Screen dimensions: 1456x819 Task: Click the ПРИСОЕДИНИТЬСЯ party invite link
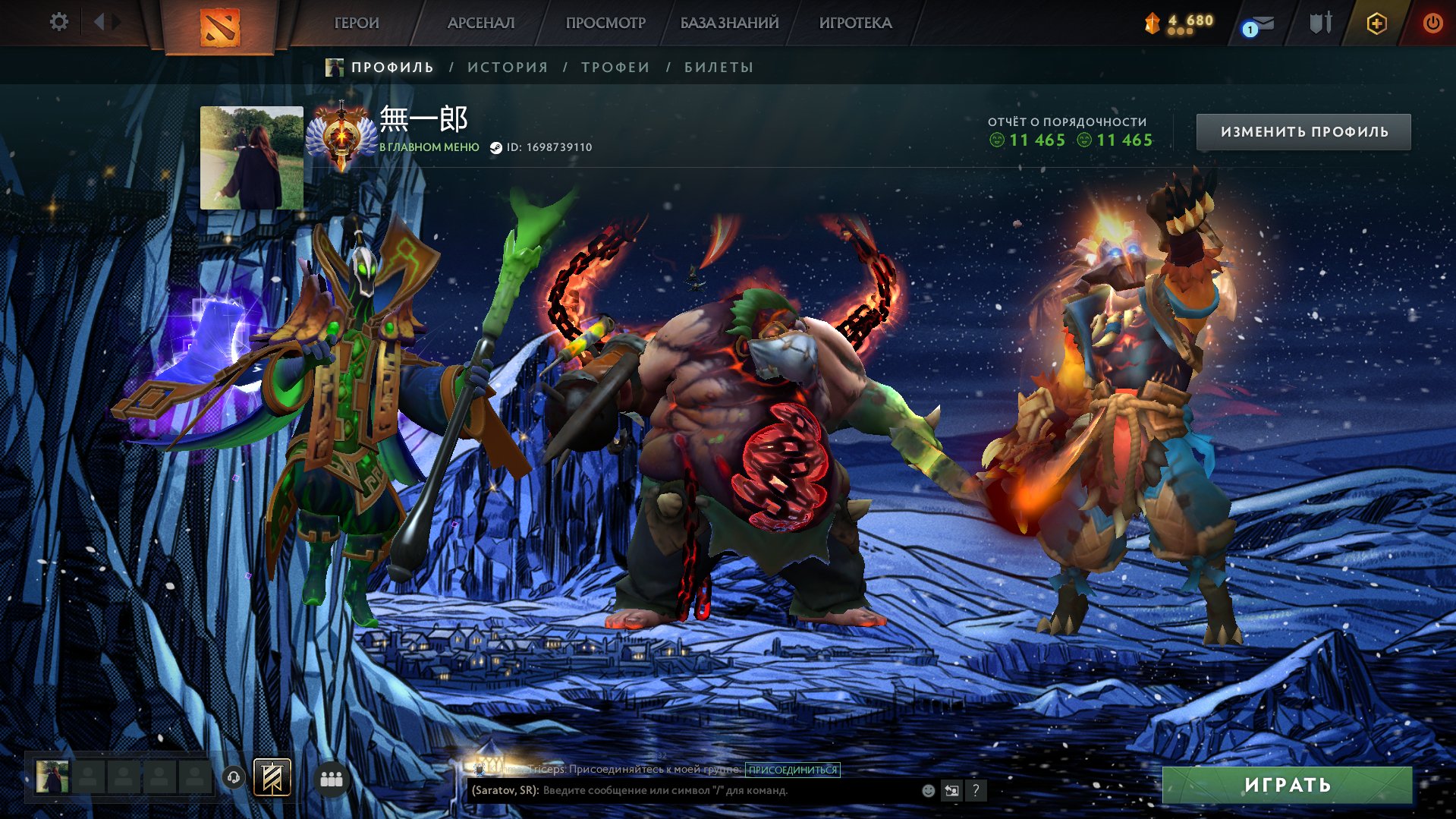coord(792,770)
